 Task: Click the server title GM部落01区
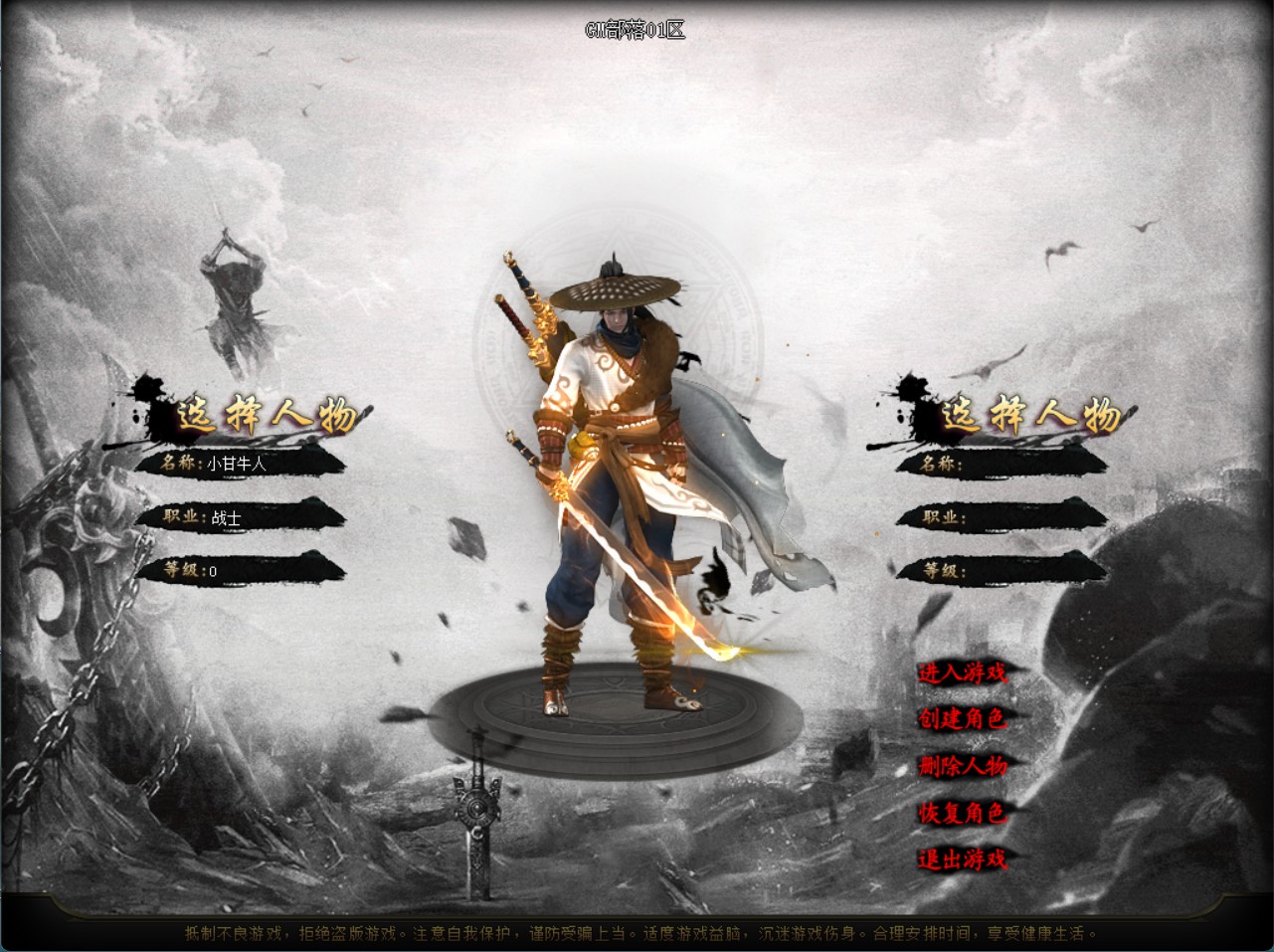637,29
